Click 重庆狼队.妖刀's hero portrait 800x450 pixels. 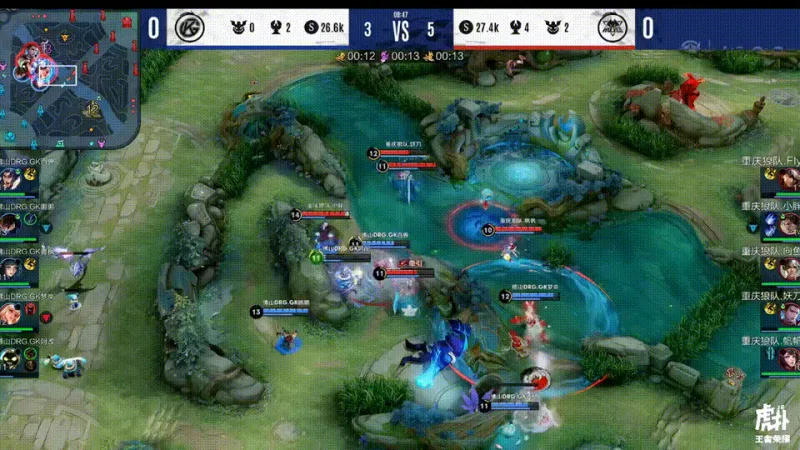789,314
